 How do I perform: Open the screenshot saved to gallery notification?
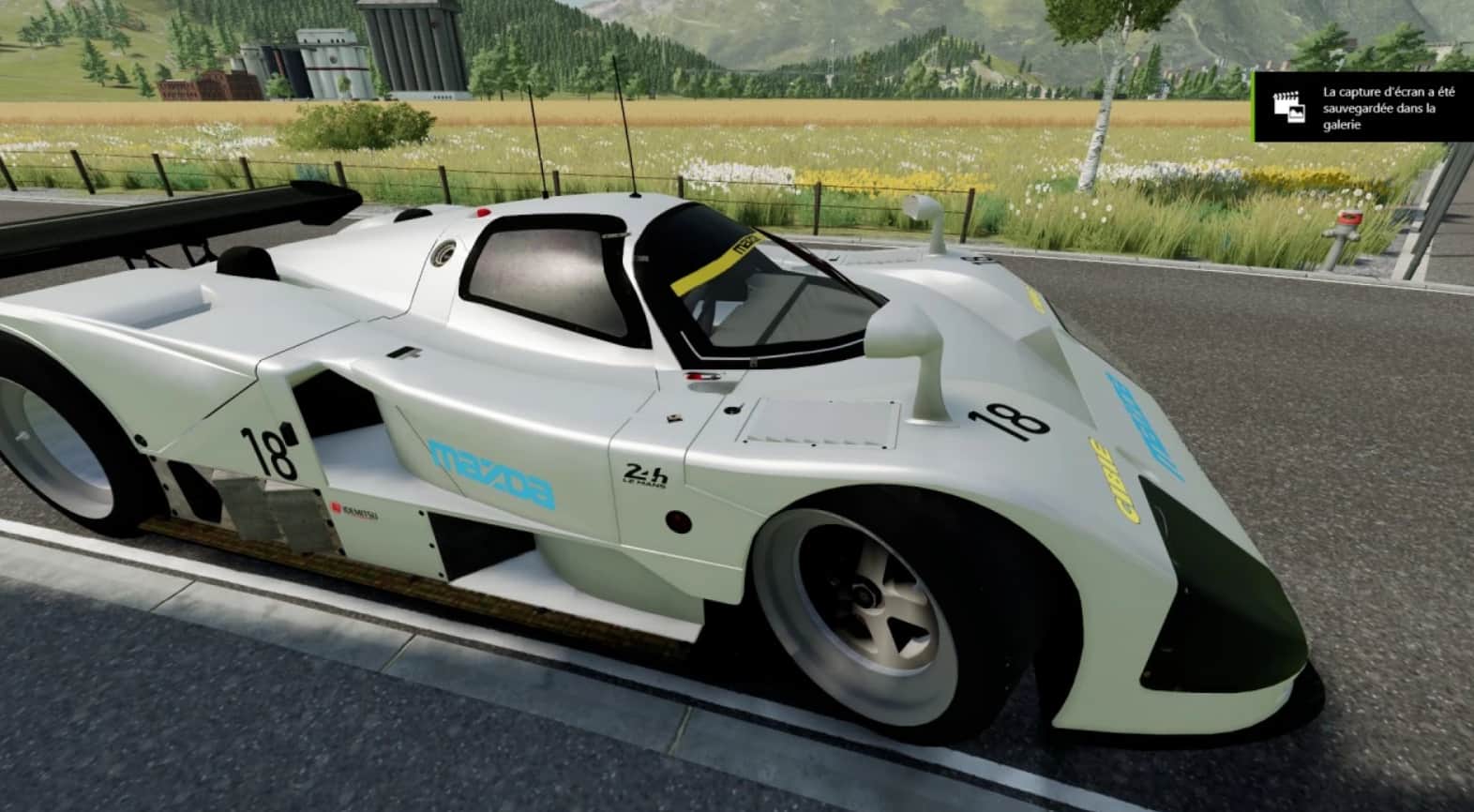(1363, 108)
